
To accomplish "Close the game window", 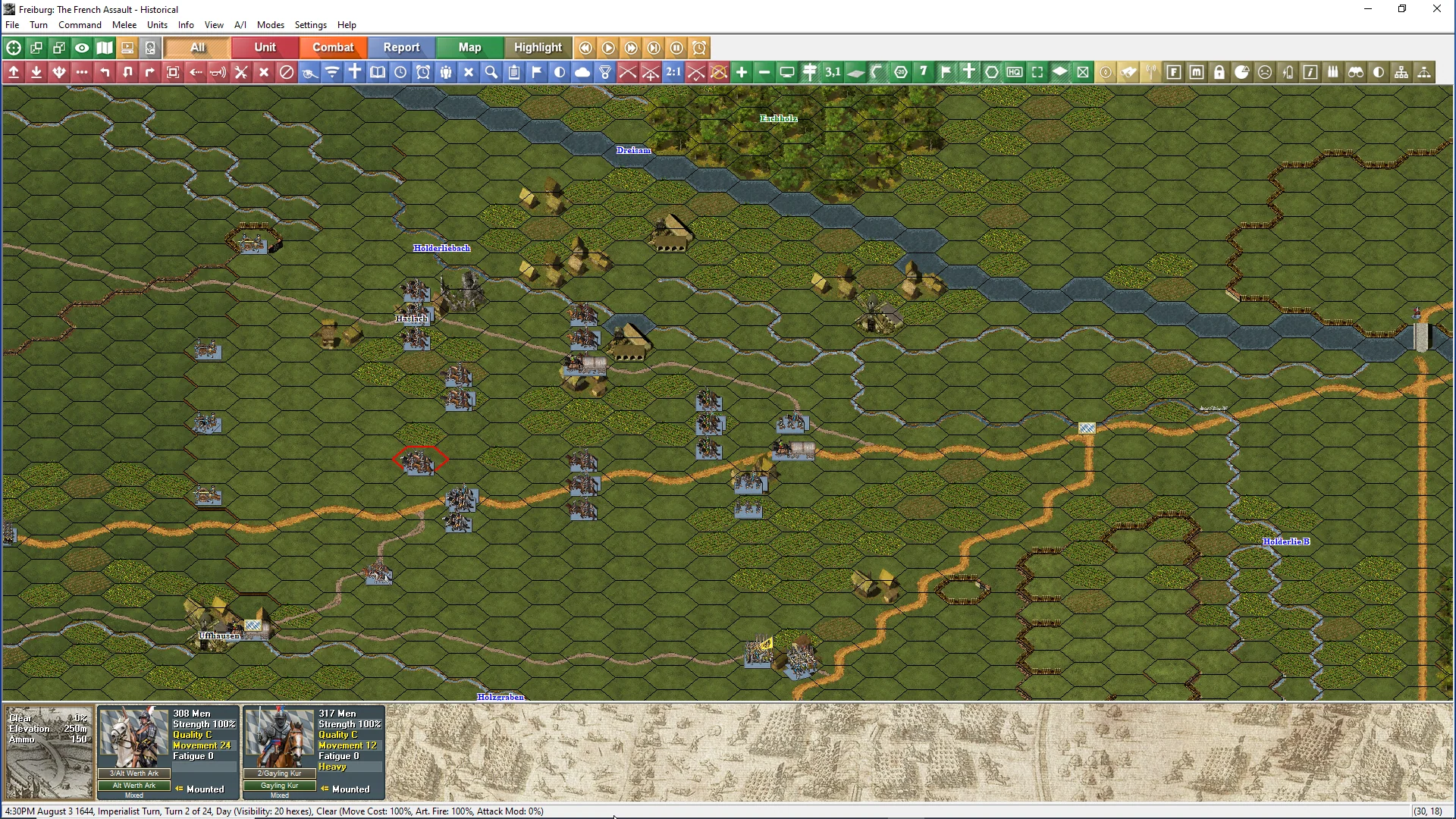I will click(x=1436, y=9).
